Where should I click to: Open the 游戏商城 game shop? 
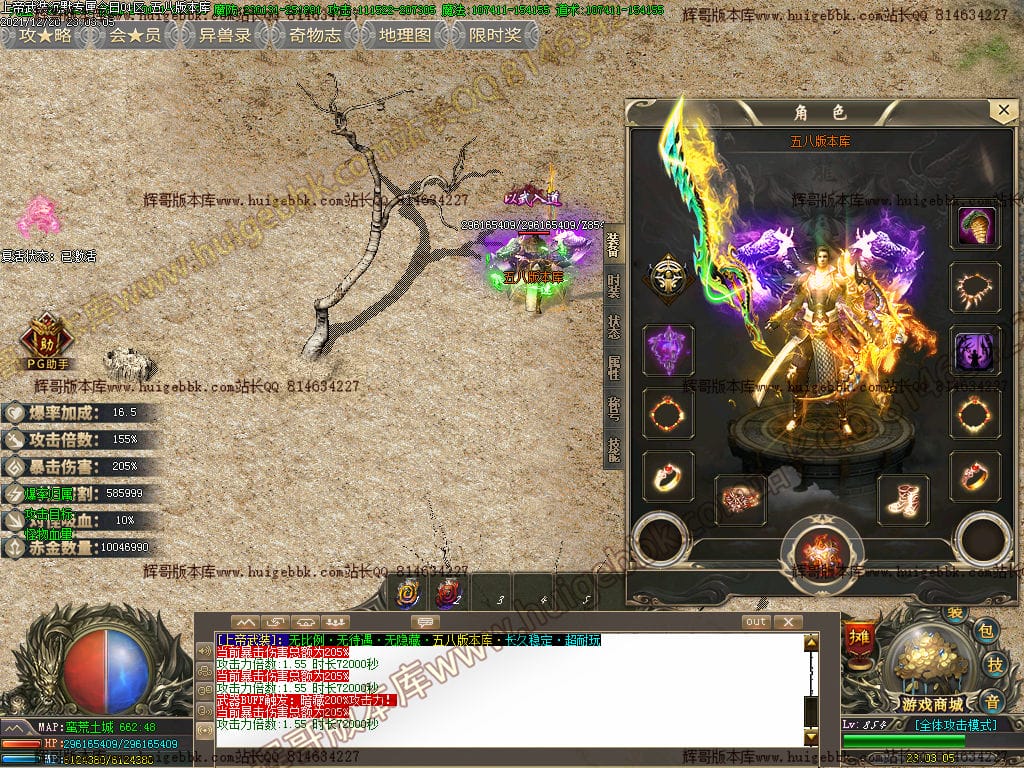tap(934, 670)
